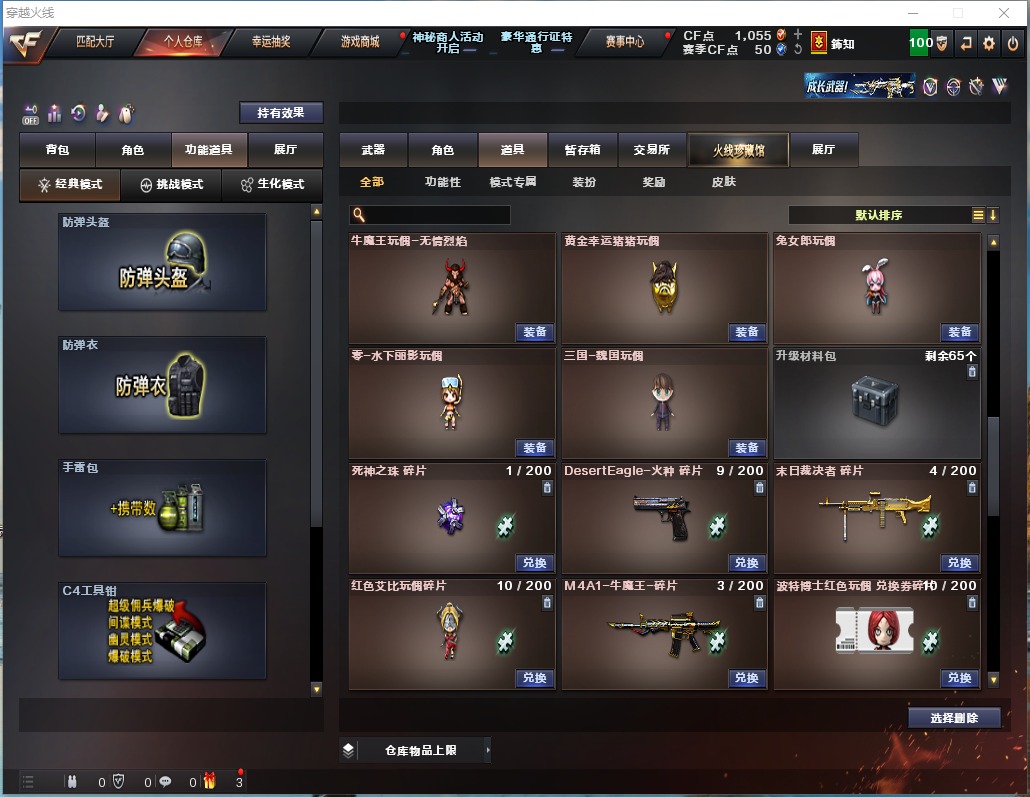Open the 火线珍藏馆 collection tab
The width and height of the screenshot is (1030, 797).
[x=738, y=150]
